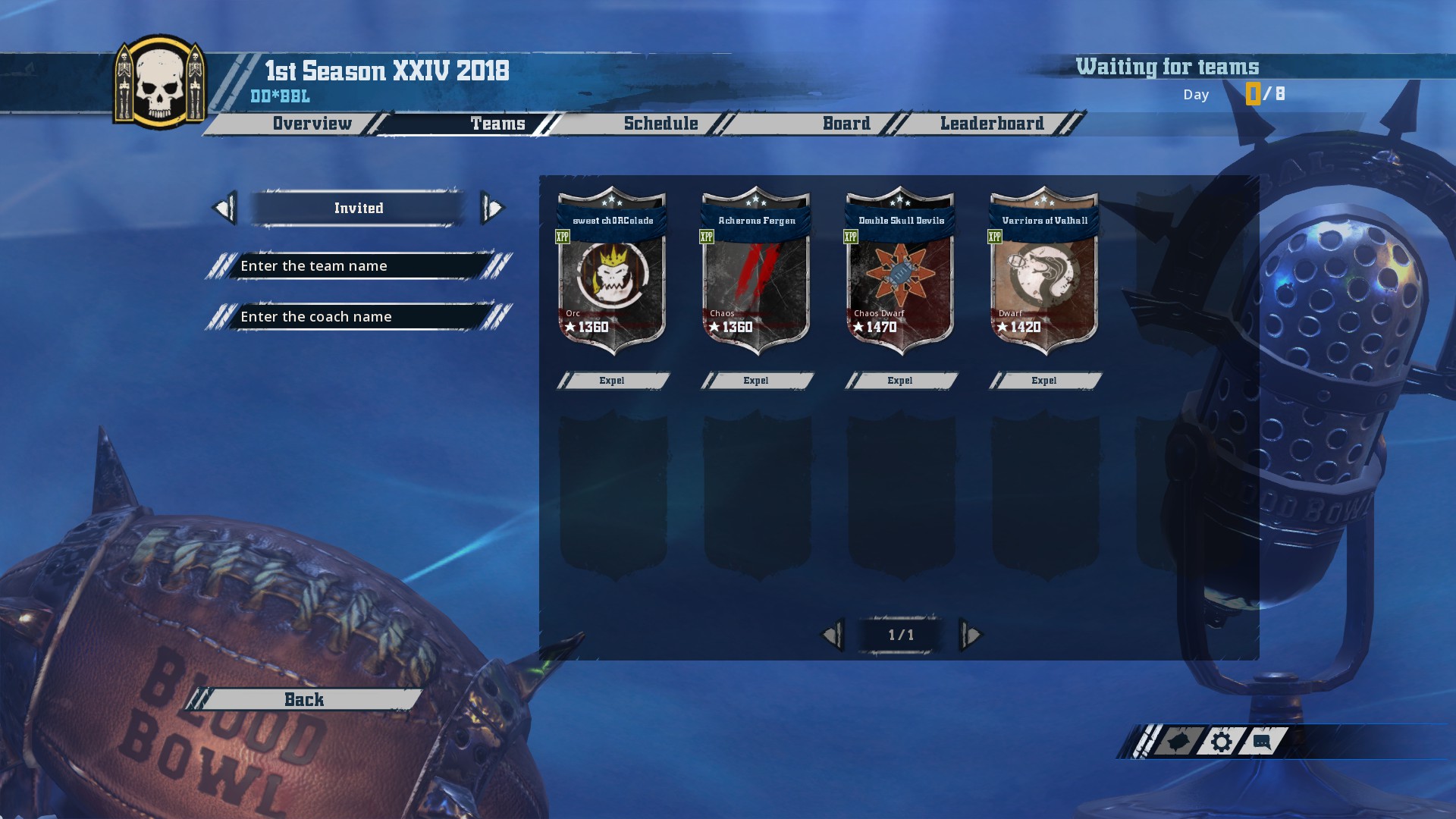Cycle Invited filter to previous option
This screenshot has height=819, width=1456.
(x=224, y=208)
